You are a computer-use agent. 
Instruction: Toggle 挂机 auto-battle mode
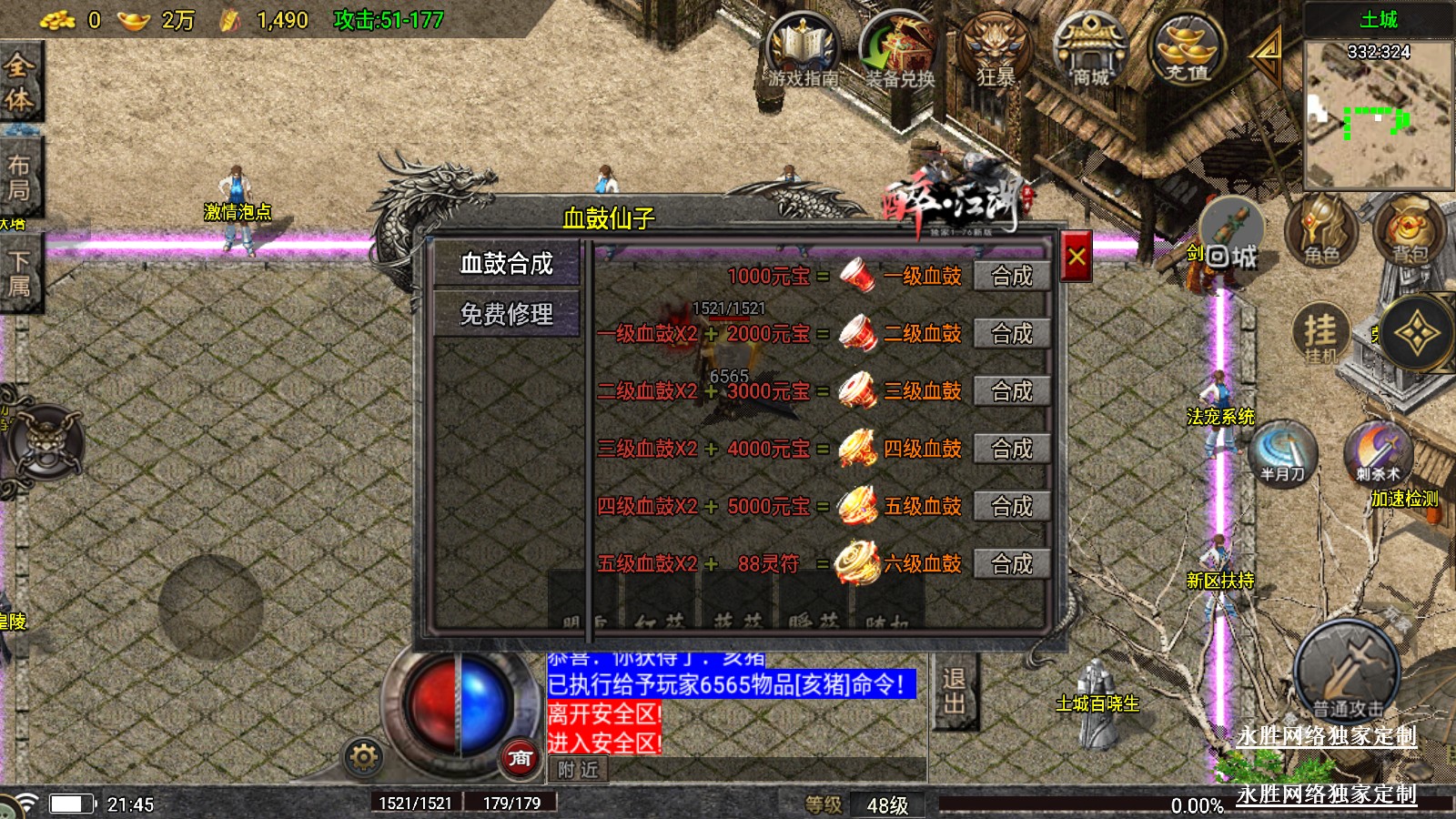click(1320, 334)
